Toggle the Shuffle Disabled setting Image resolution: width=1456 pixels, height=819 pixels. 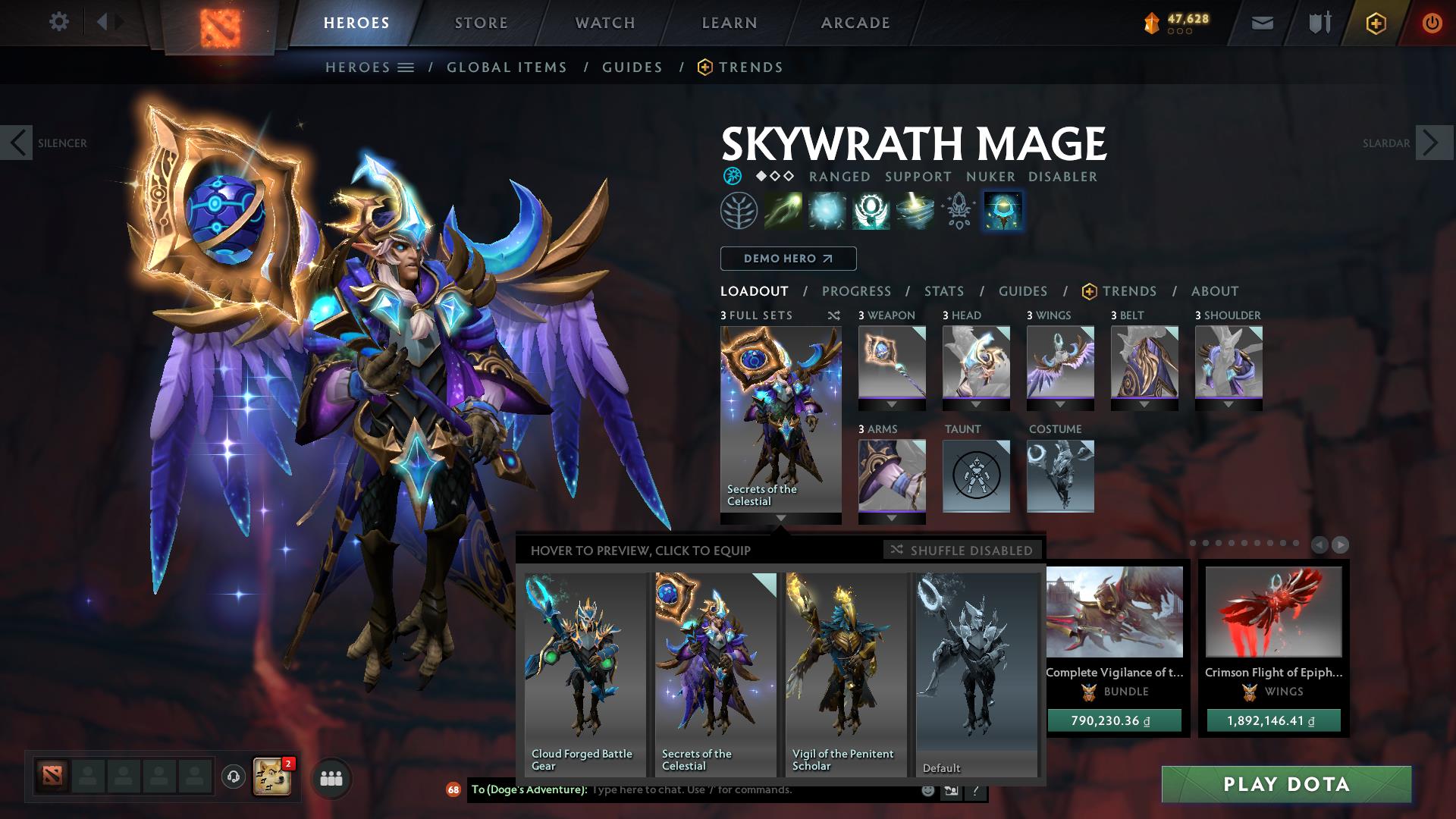click(962, 551)
